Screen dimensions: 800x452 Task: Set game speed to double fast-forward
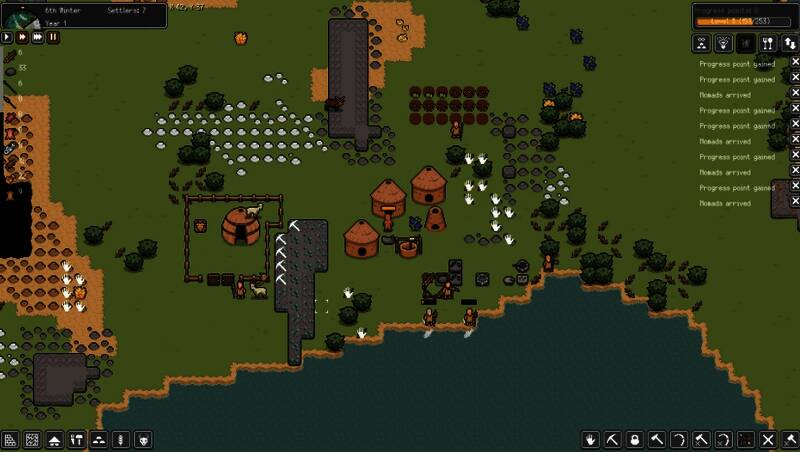tap(22, 37)
